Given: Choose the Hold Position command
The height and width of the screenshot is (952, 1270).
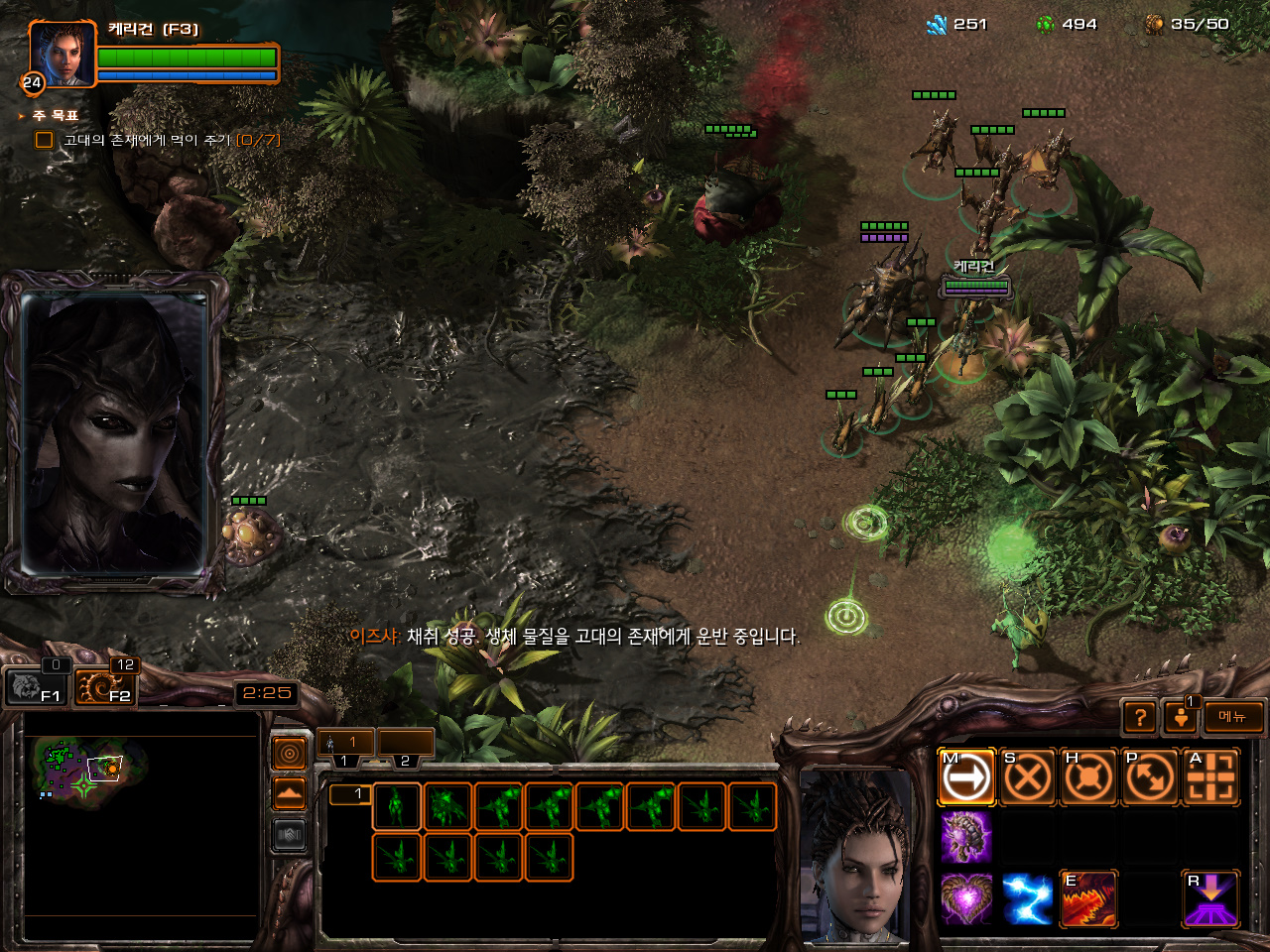Looking at the screenshot, I should [x=1088, y=777].
